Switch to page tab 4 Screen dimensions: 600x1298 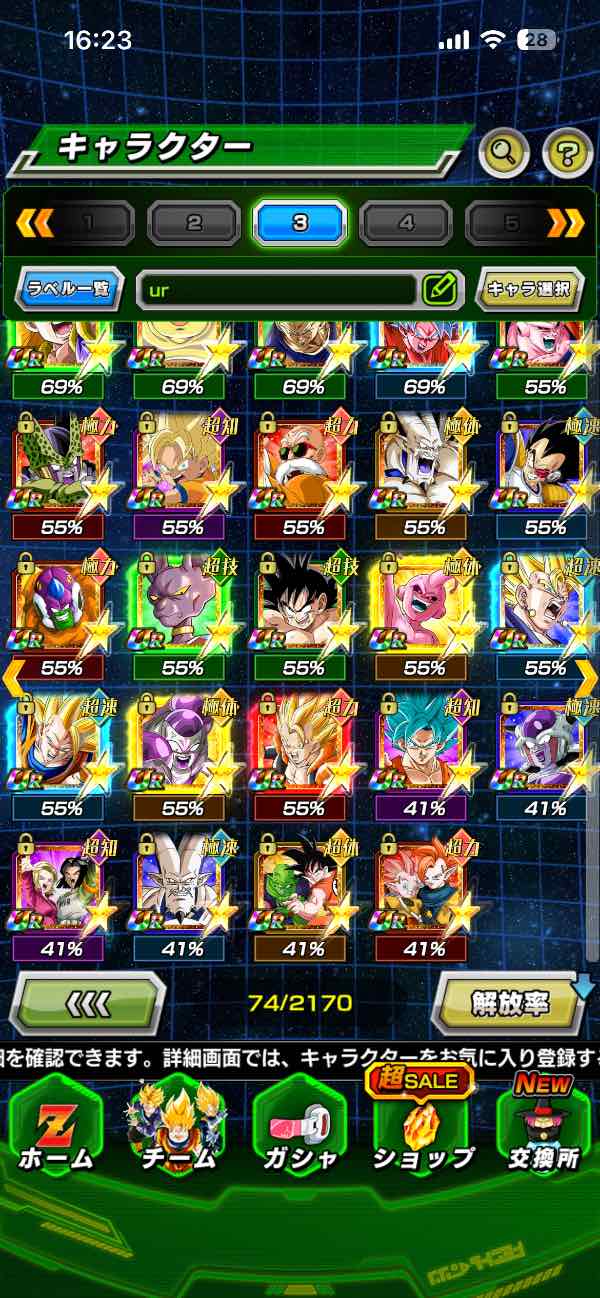click(406, 223)
